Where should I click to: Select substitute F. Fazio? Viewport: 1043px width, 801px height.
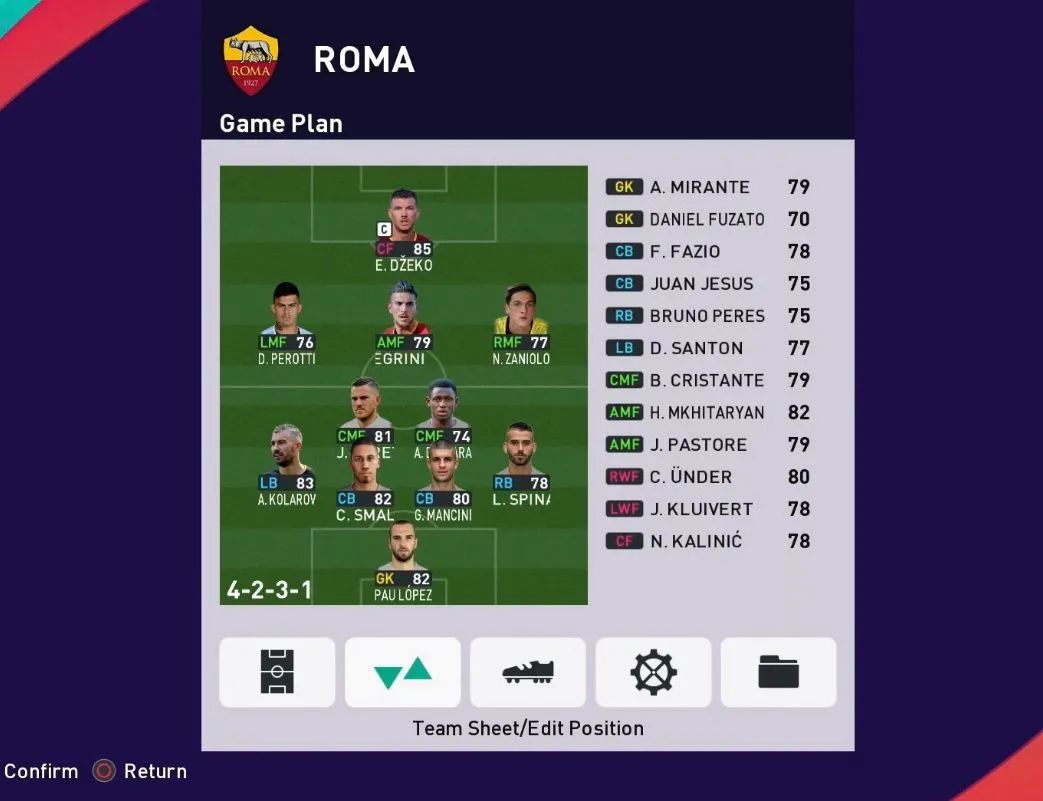707,251
